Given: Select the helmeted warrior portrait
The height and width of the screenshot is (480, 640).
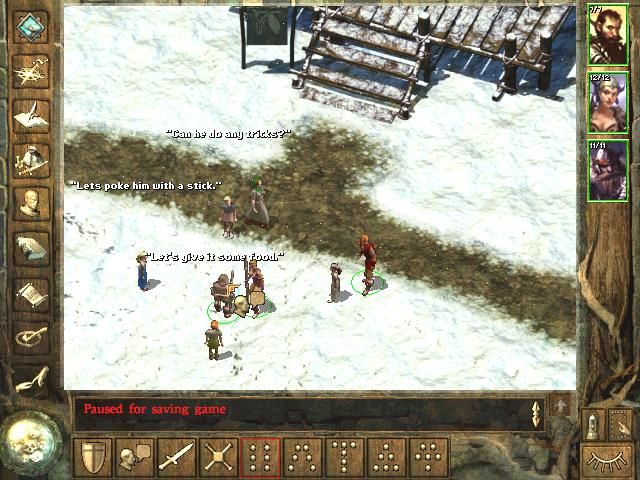Looking at the screenshot, I should pyautogui.click(x=608, y=168).
